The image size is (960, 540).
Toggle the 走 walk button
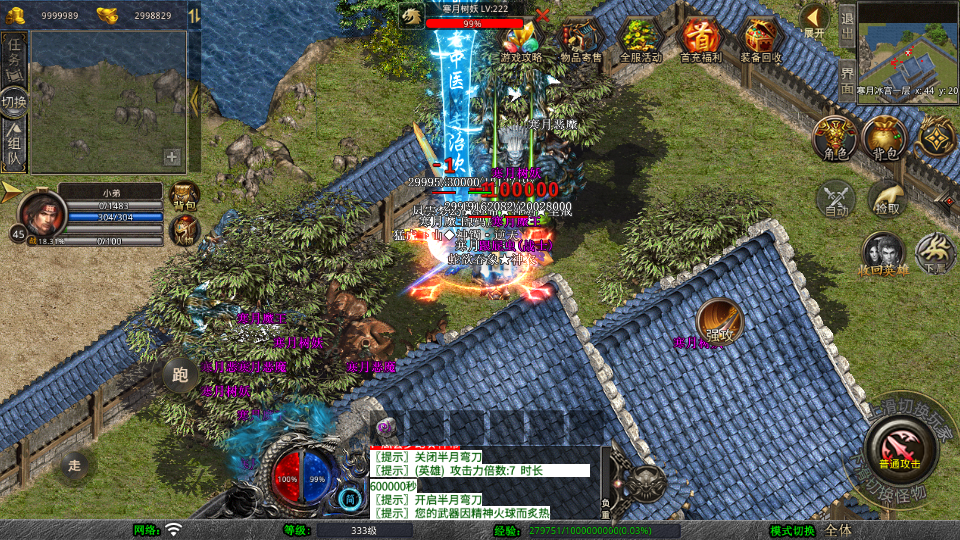click(75, 465)
